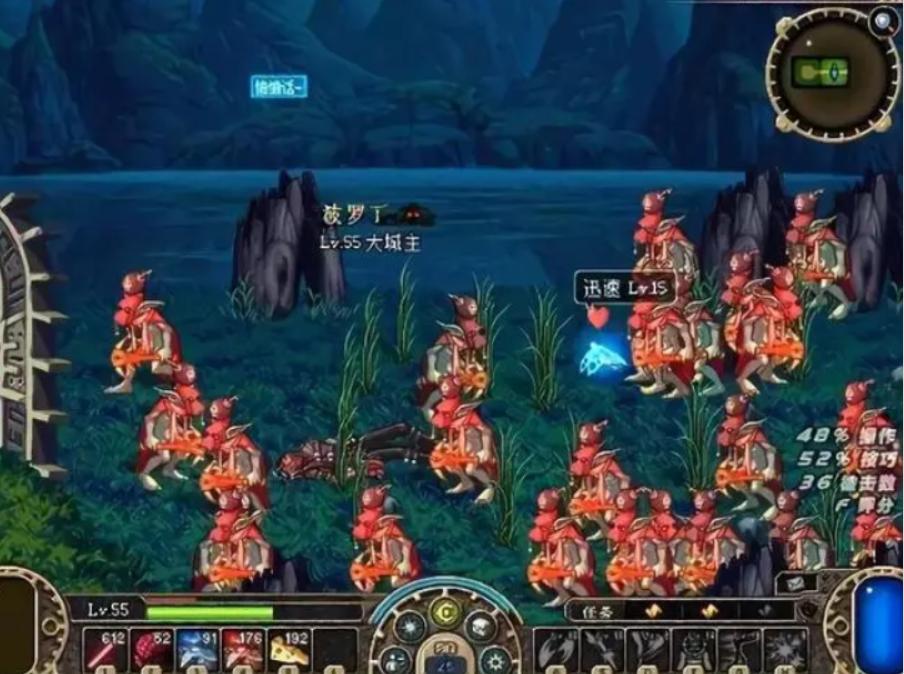Image resolution: width=904 pixels, height=674 pixels.
Task: Activate the armored figure skill icon
Action: [694, 652]
